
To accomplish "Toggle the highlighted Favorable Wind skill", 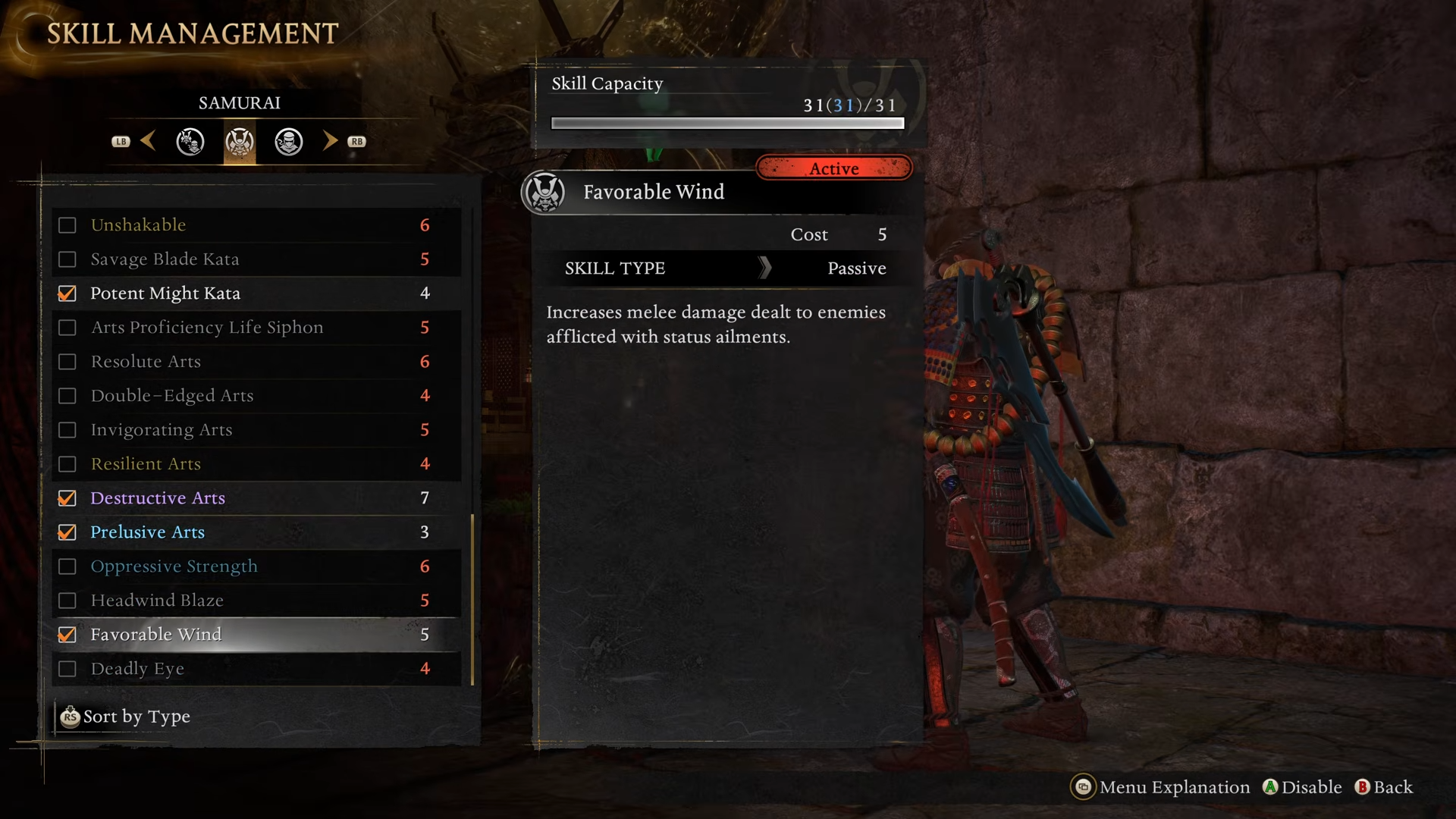I will point(67,635).
